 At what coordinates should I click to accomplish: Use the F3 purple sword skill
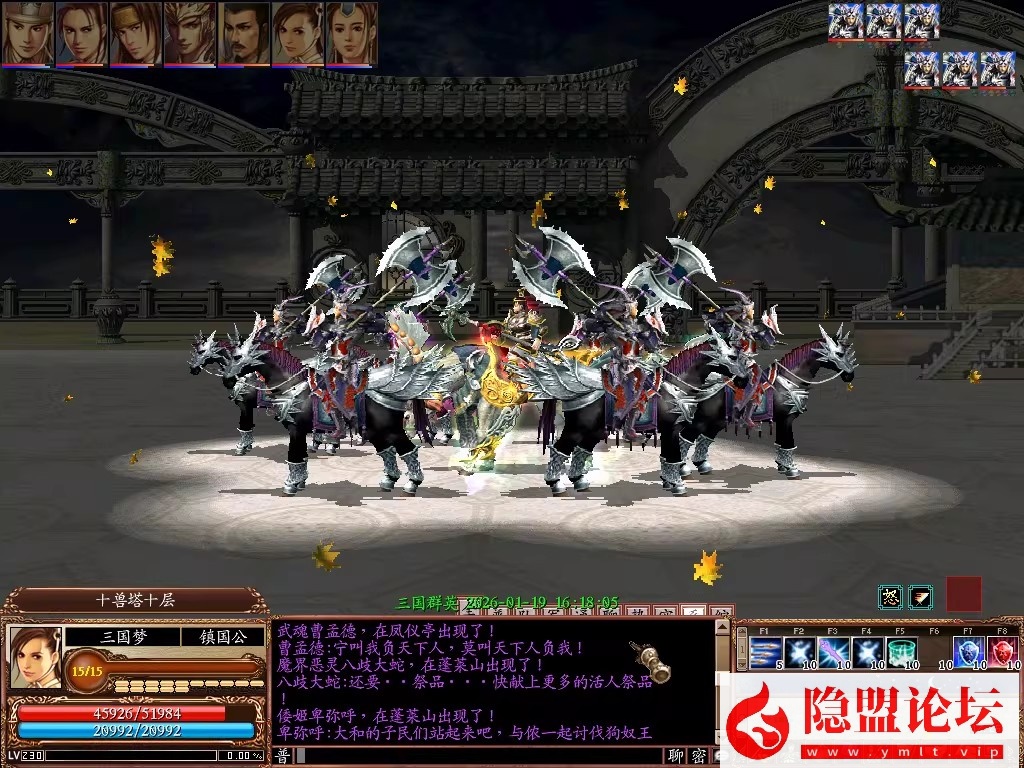833,653
